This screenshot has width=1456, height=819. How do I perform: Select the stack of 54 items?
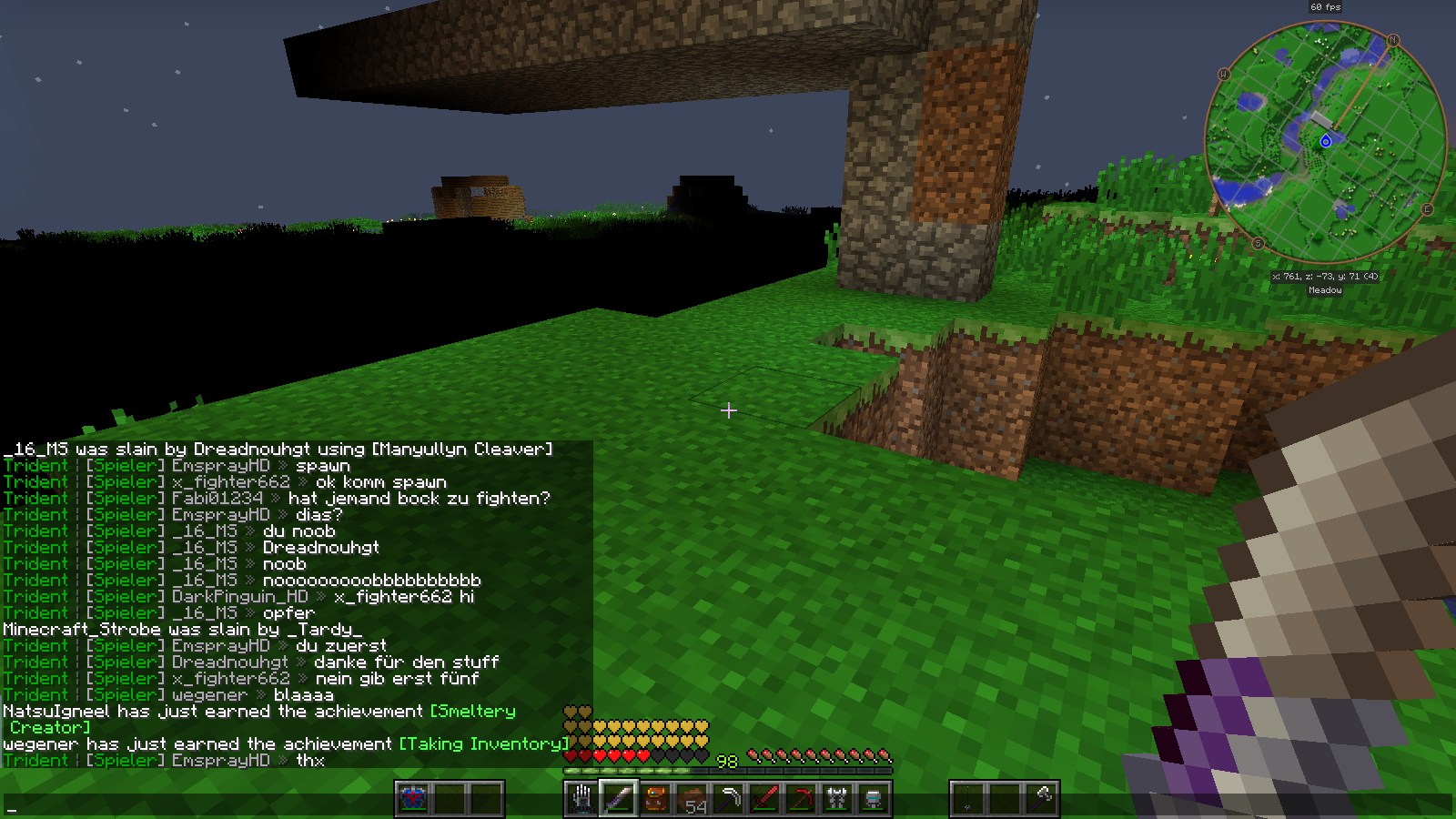click(x=692, y=800)
